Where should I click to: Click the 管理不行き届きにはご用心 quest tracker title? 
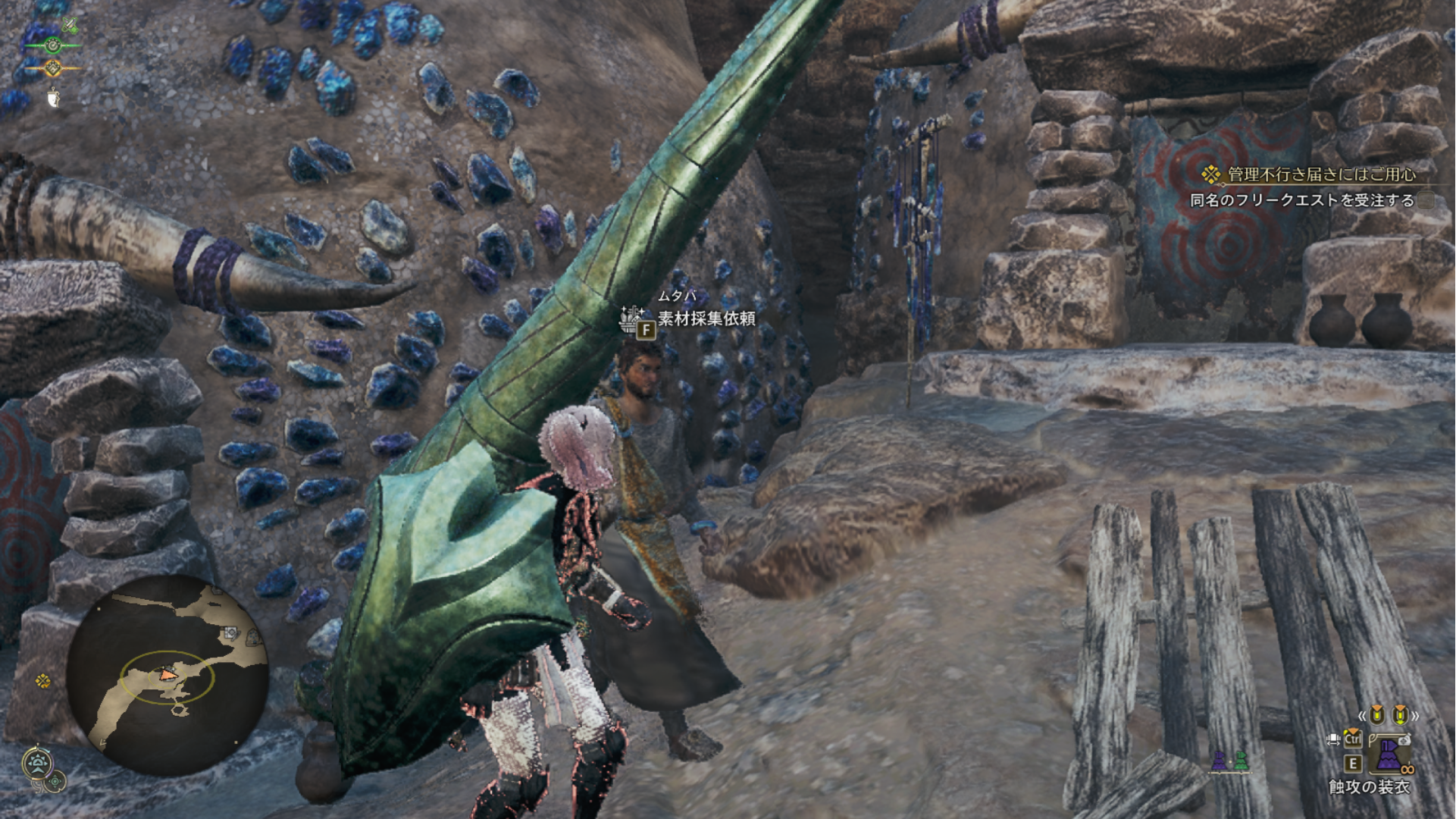[x=1321, y=174]
